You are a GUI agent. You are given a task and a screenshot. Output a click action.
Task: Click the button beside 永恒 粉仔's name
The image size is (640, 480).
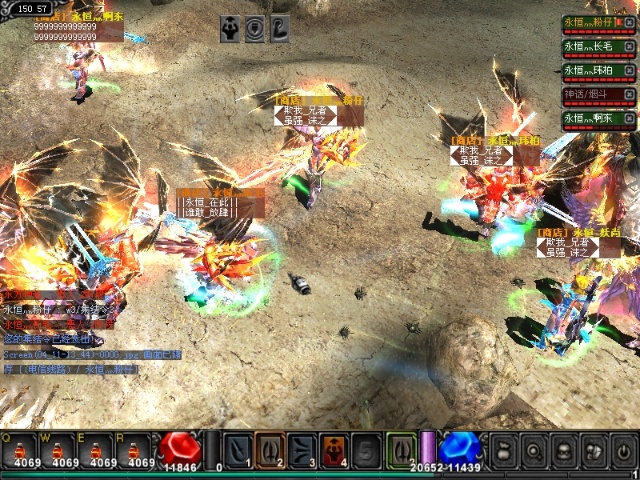click(629, 22)
